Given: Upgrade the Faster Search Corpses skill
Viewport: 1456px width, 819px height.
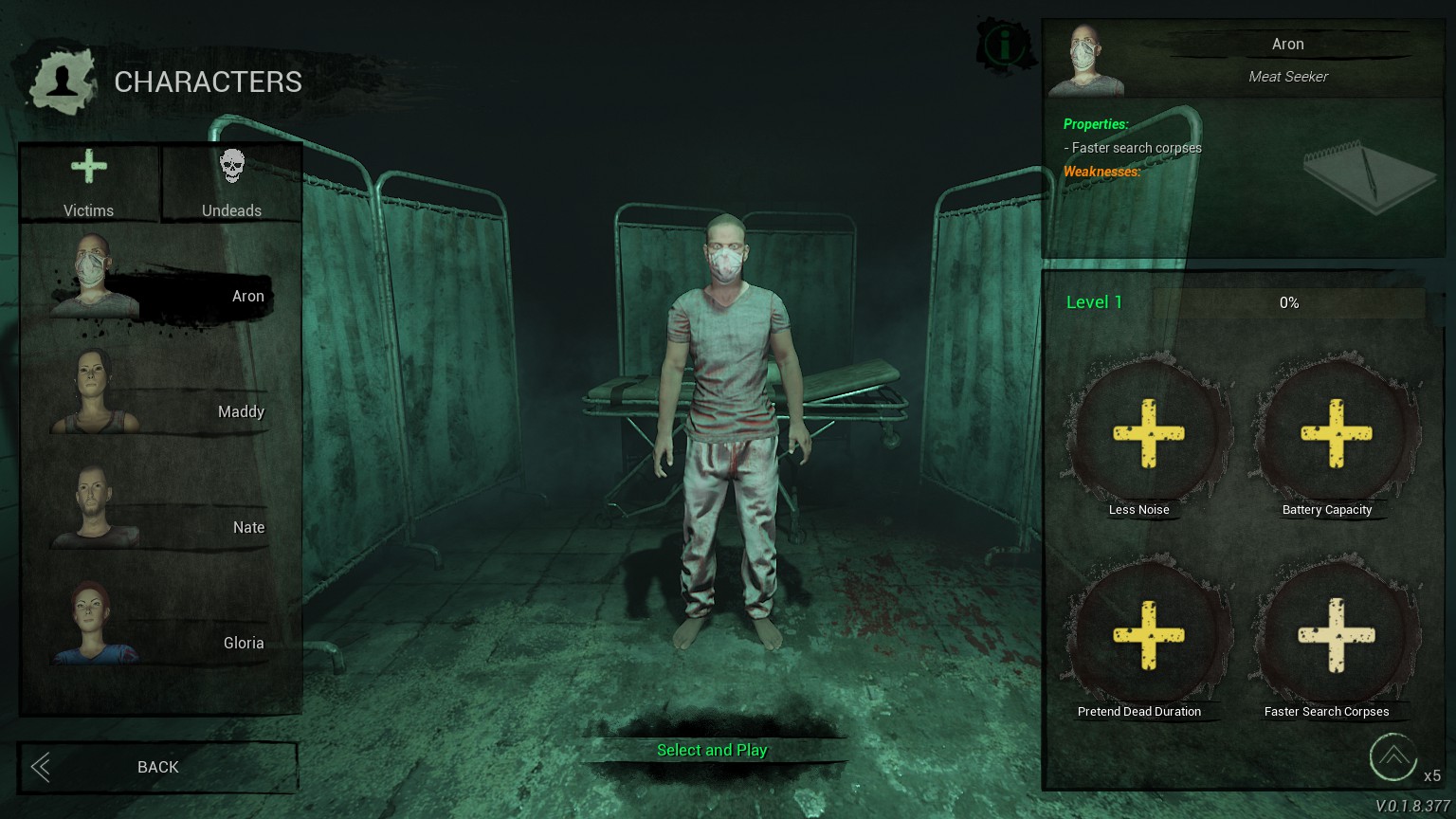Looking at the screenshot, I should pos(1336,636).
